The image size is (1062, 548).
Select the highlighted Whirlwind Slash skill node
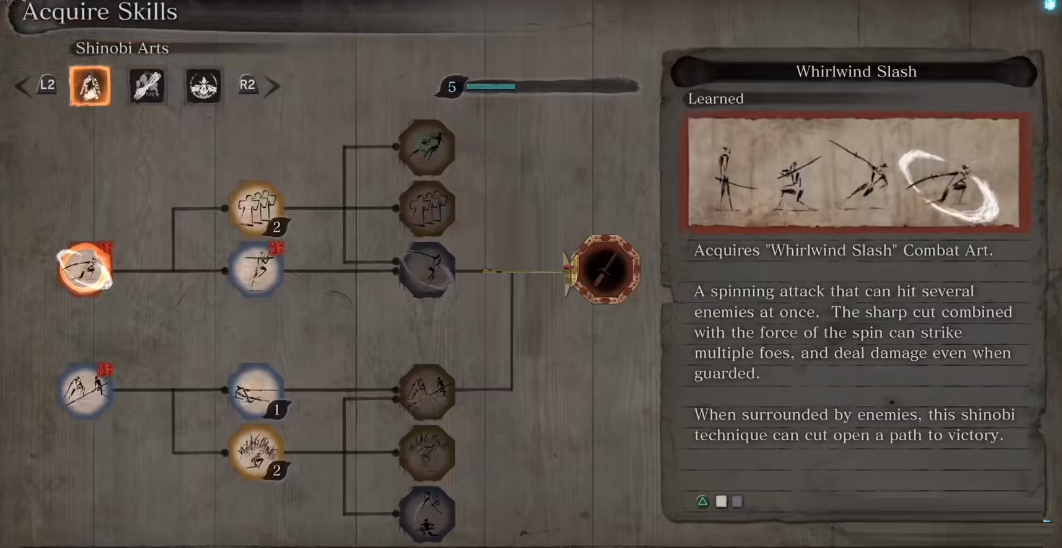click(x=84, y=268)
